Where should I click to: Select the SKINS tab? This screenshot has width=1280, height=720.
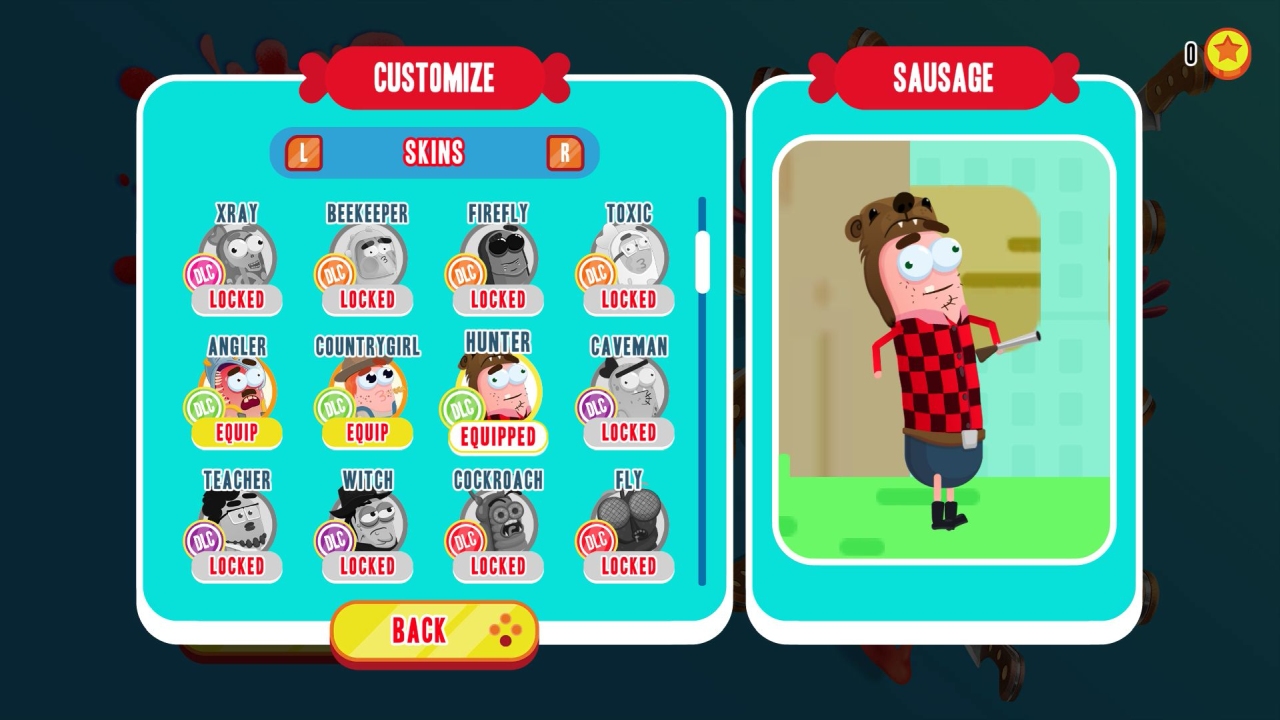pyautogui.click(x=434, y=152)
